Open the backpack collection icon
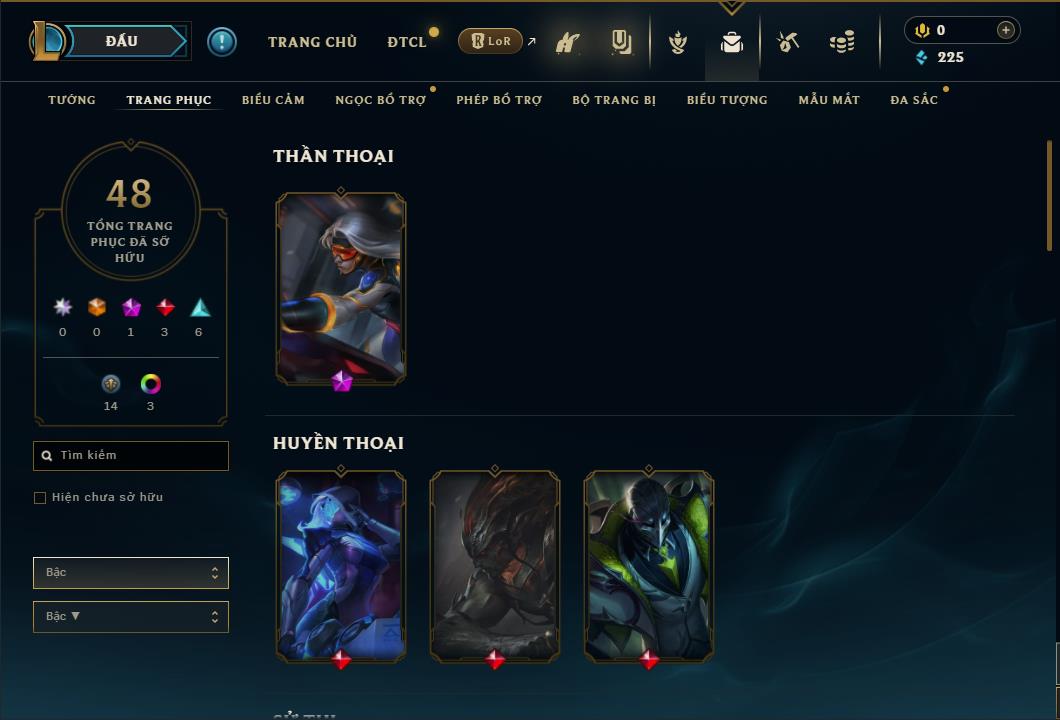Image resolution: width=1060 pixels, height=720 pixels. 732,42
